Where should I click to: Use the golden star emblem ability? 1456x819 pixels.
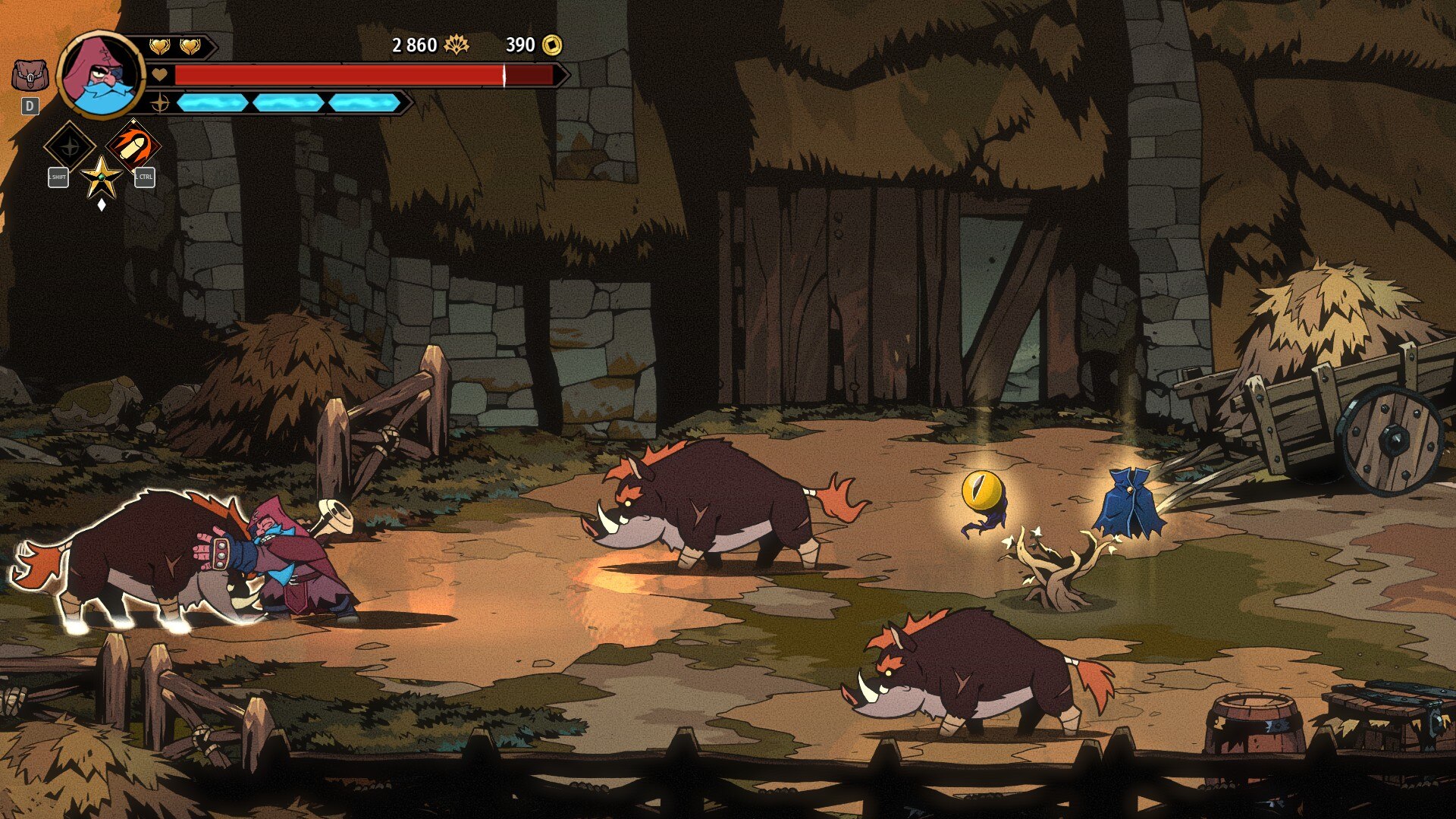101,178
